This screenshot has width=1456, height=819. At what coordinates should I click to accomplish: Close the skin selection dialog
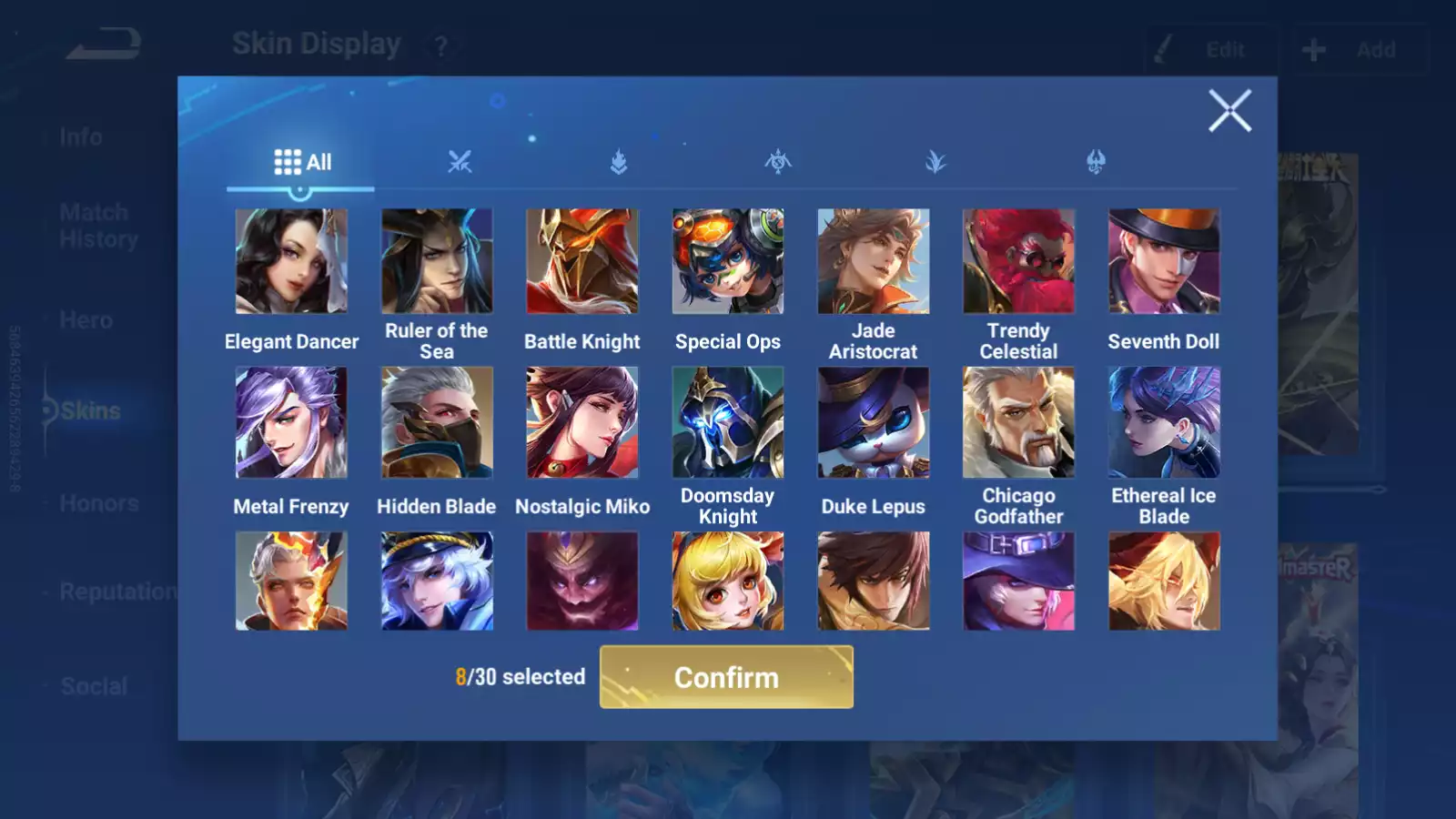pyautogui.click(x=1229, y=111)
